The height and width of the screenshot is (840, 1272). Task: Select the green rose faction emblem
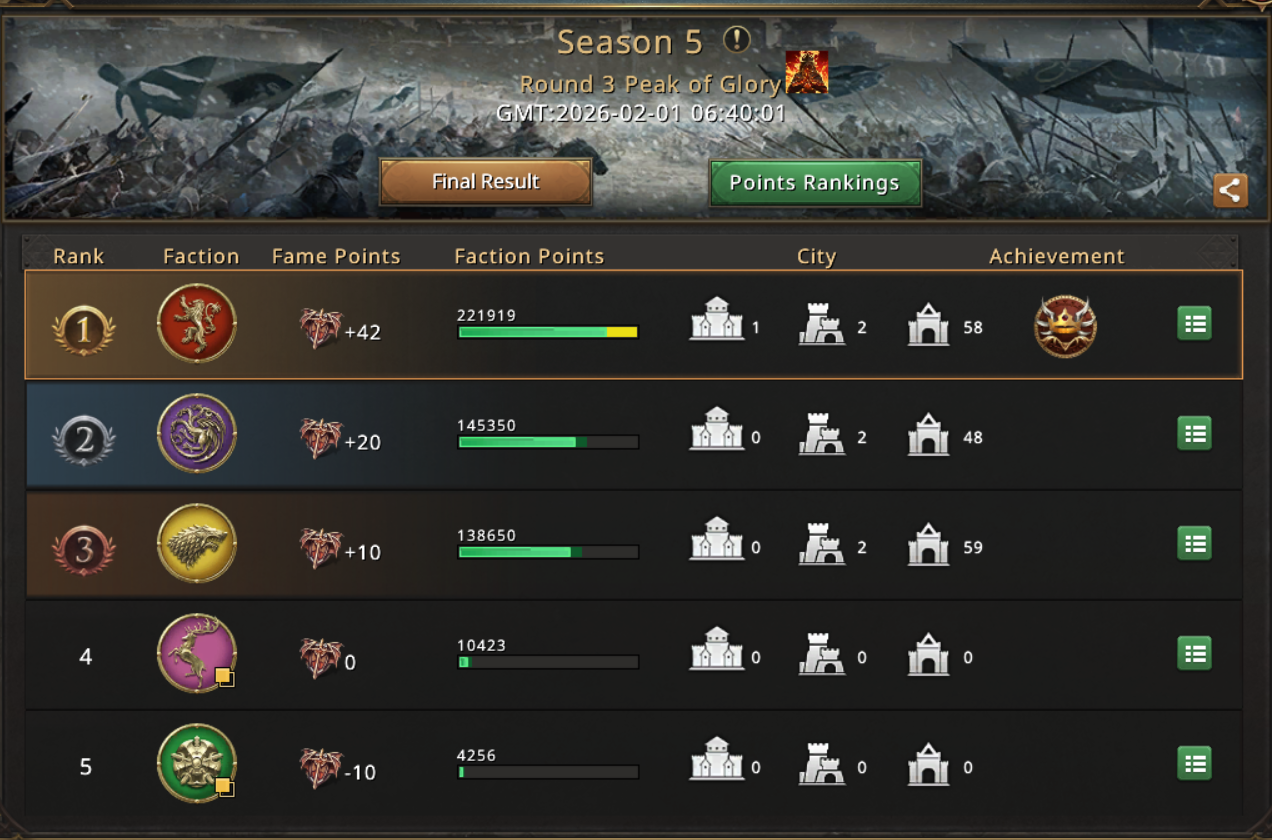197,764
